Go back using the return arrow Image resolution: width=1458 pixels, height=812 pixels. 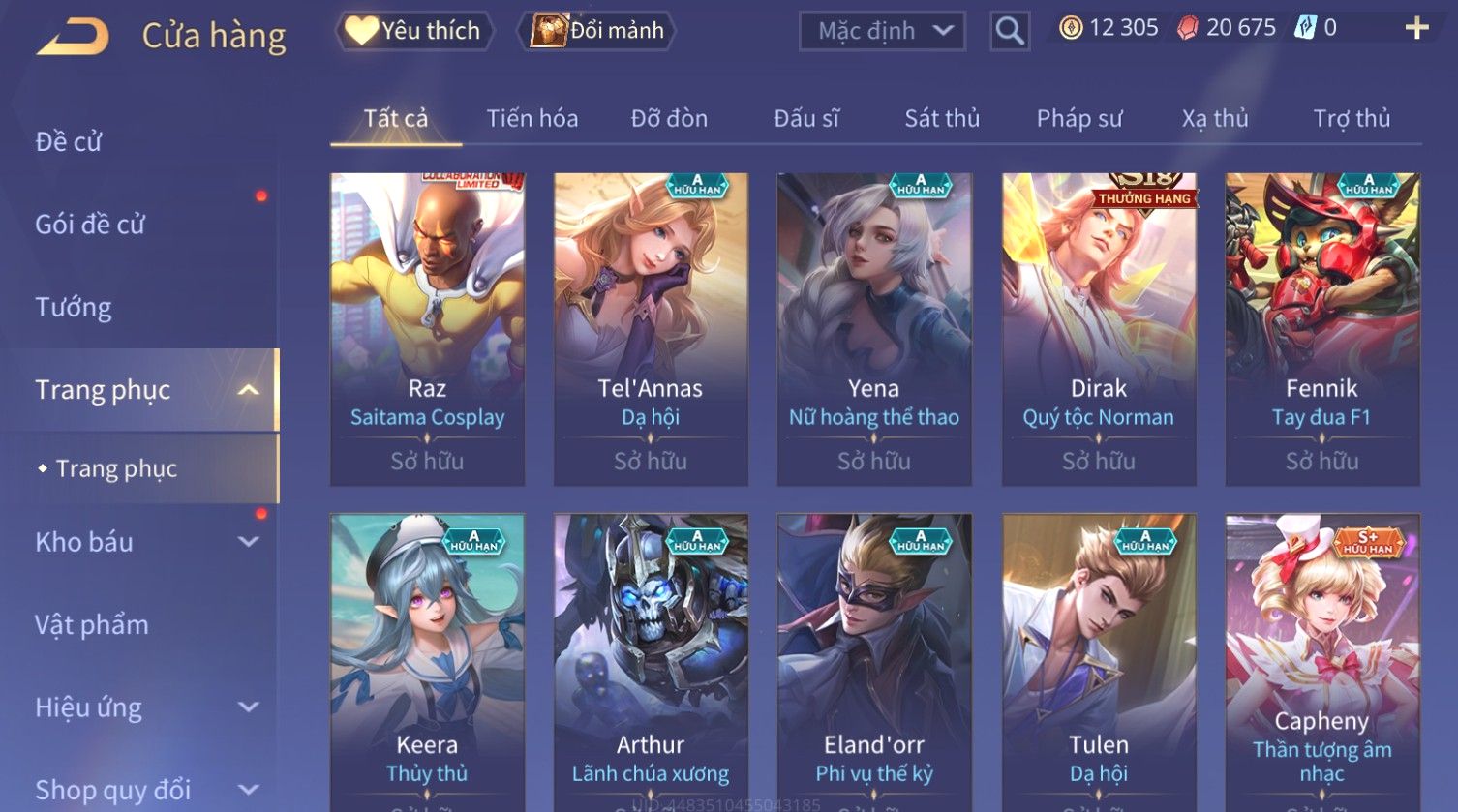[73, 37]
